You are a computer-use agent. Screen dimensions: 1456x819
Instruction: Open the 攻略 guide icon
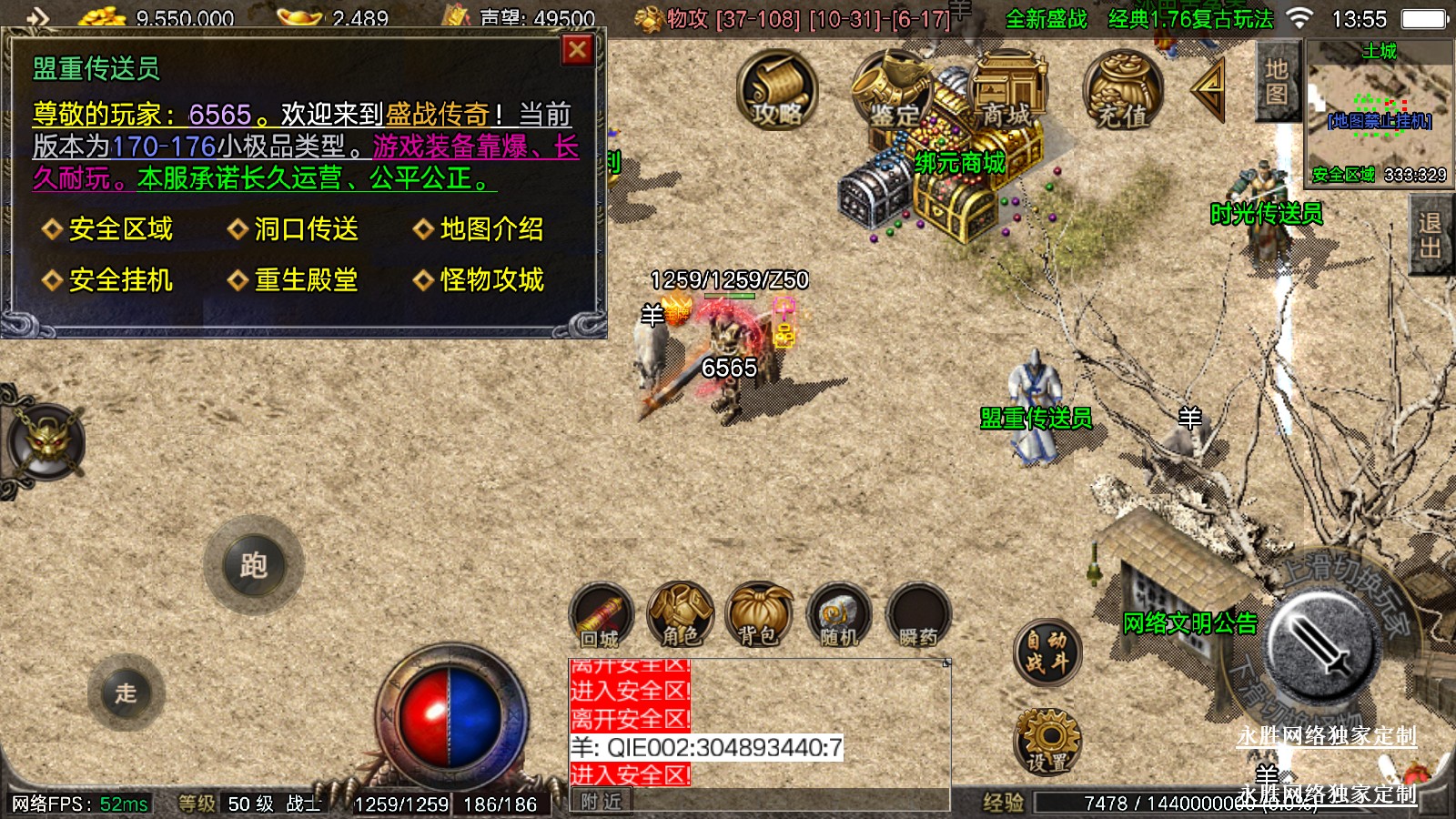[x=776, y=90]
